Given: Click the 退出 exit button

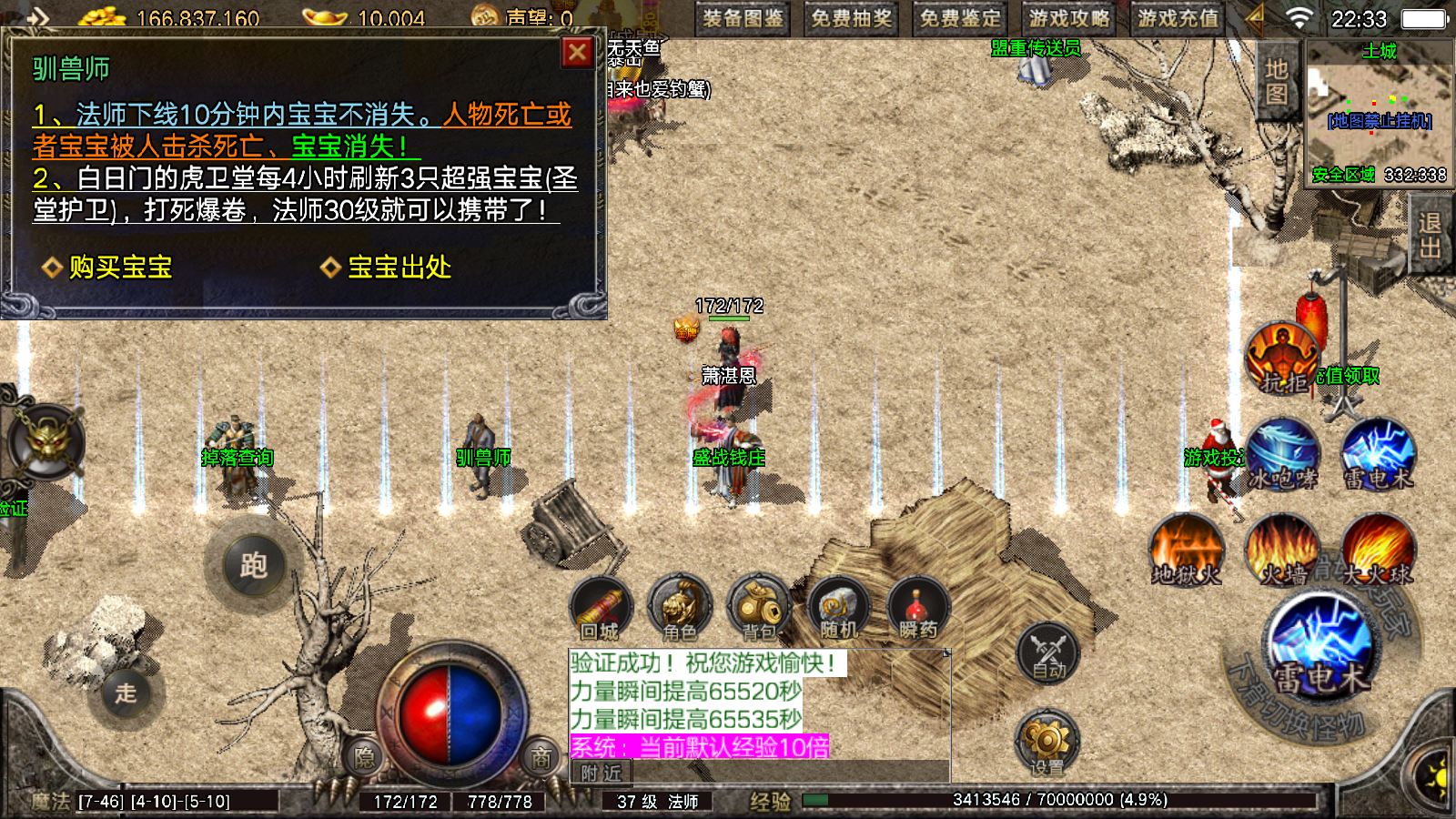Looking at the screenshot, I should (1430, 236).
